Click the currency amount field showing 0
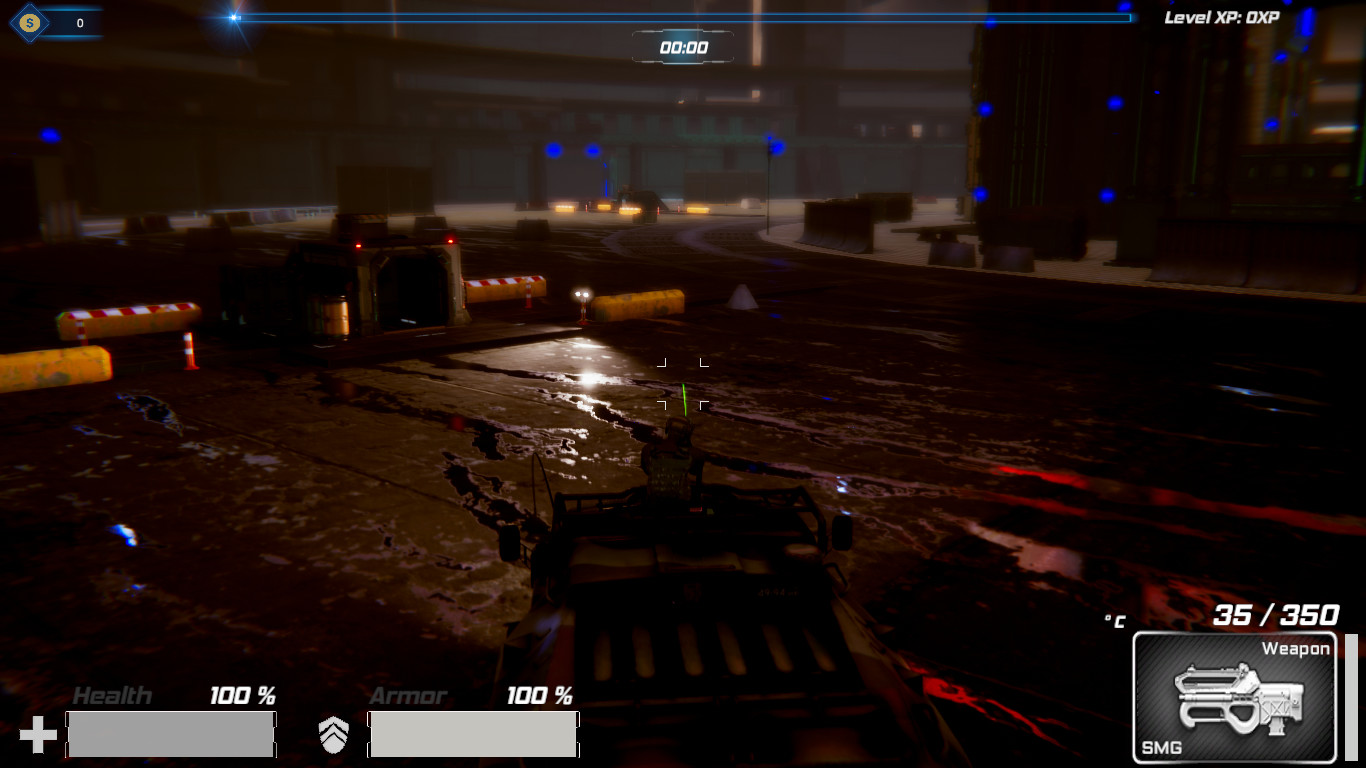Image resolution: width=1366 pixels, height=768 pixels. click(x=81, y=21)
